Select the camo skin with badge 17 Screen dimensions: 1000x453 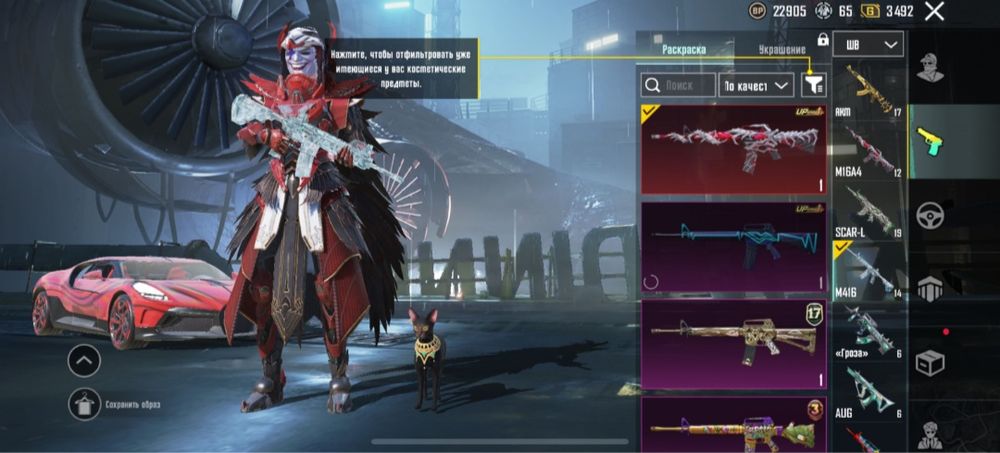point(733,344)
